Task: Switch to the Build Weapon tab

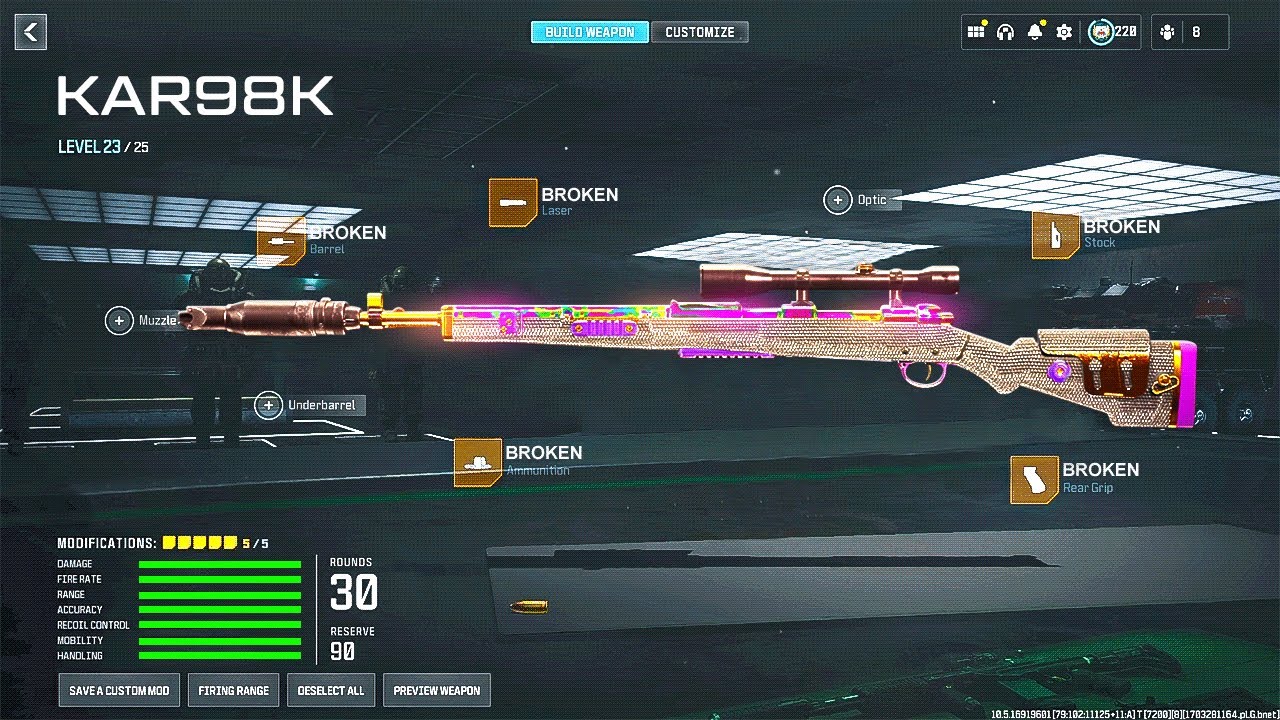Action: (x=589, y=32)
